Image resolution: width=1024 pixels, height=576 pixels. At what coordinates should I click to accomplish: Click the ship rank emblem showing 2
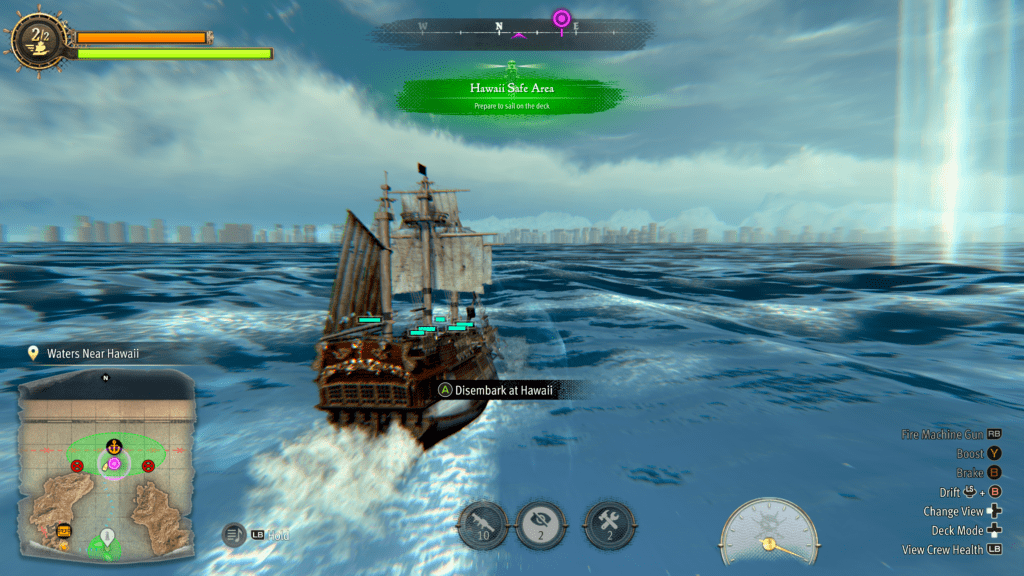(x=40, y=39)
